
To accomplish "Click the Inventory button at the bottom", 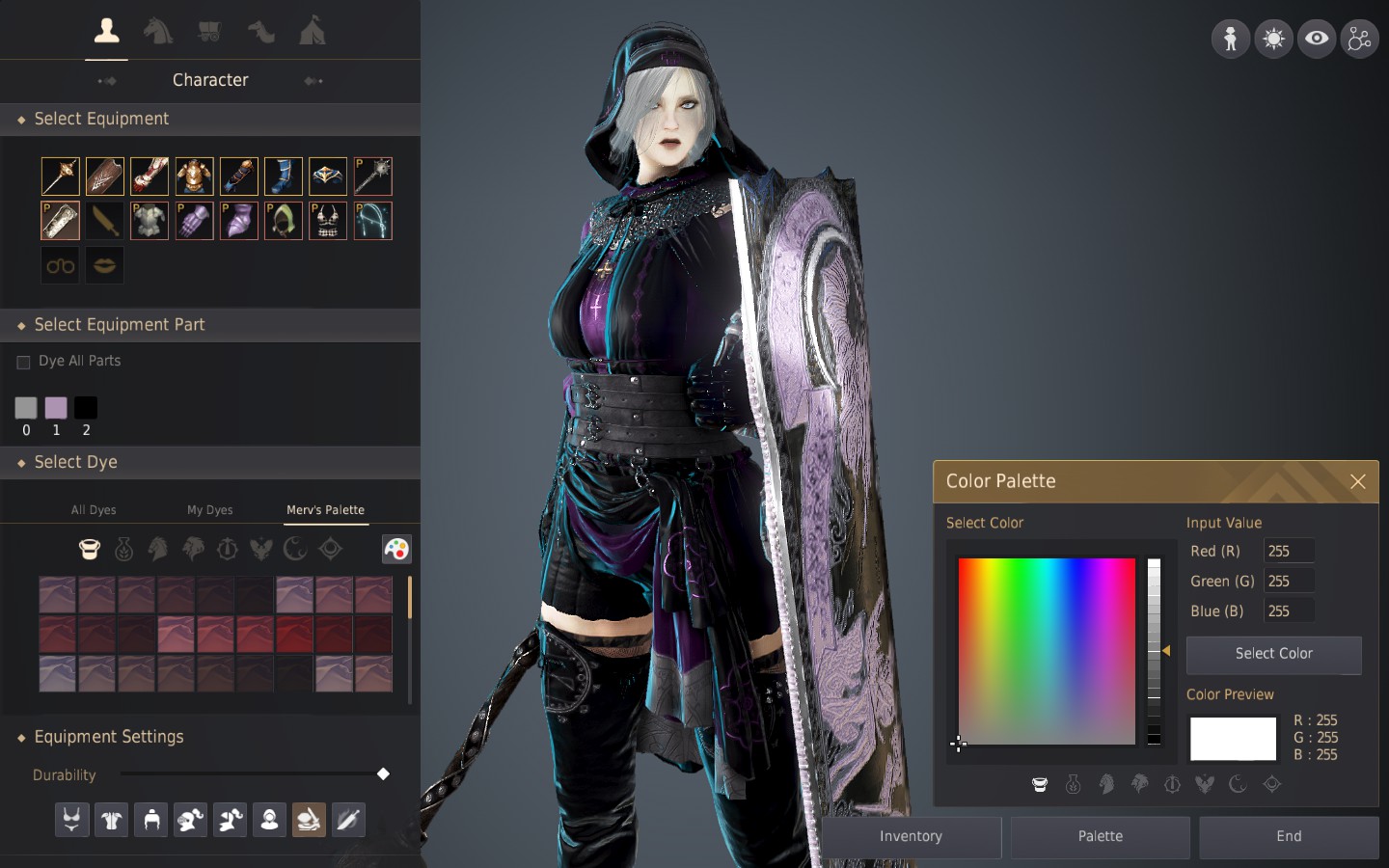I will coord(910,837).
